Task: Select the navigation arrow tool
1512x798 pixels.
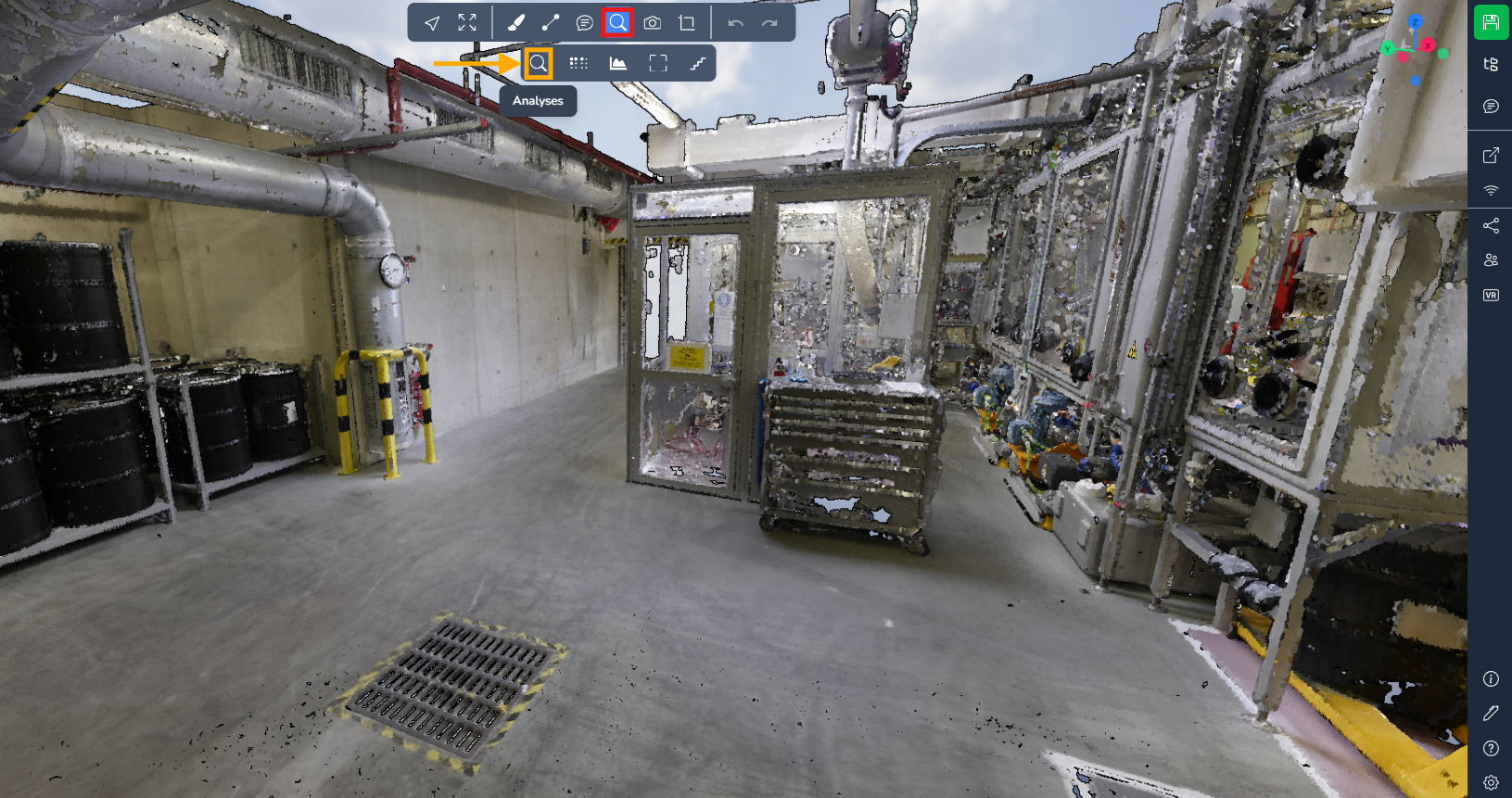Action: click(x=432, y=23)
